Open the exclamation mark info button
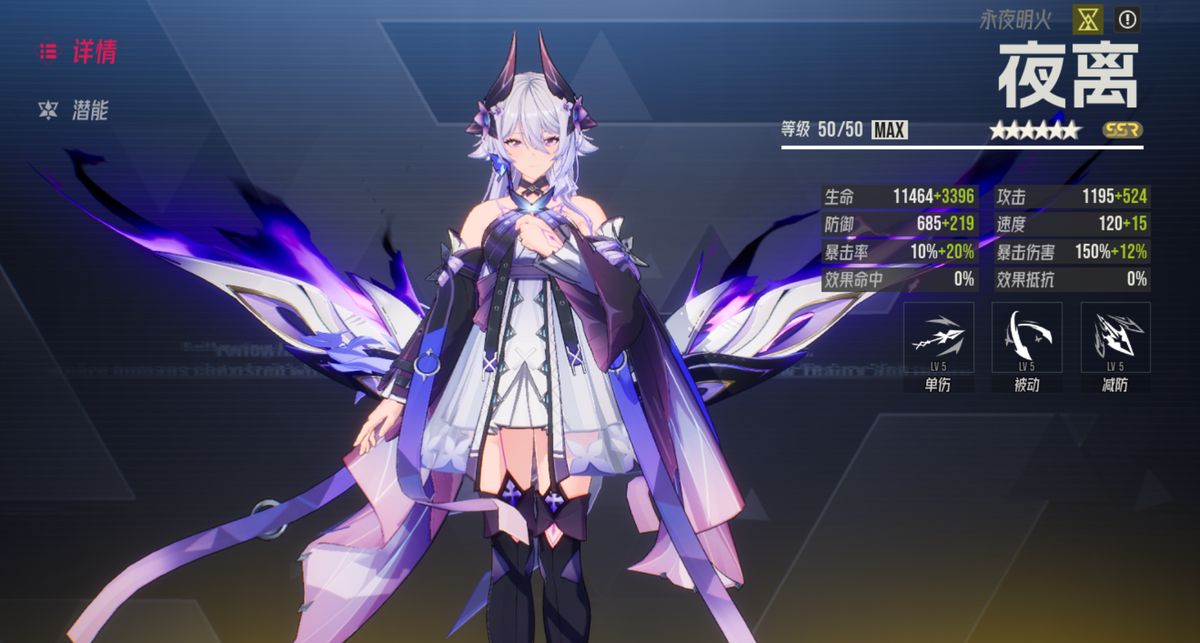The width and height of the screenshot is (1200, 643). tap(1127, 19)
